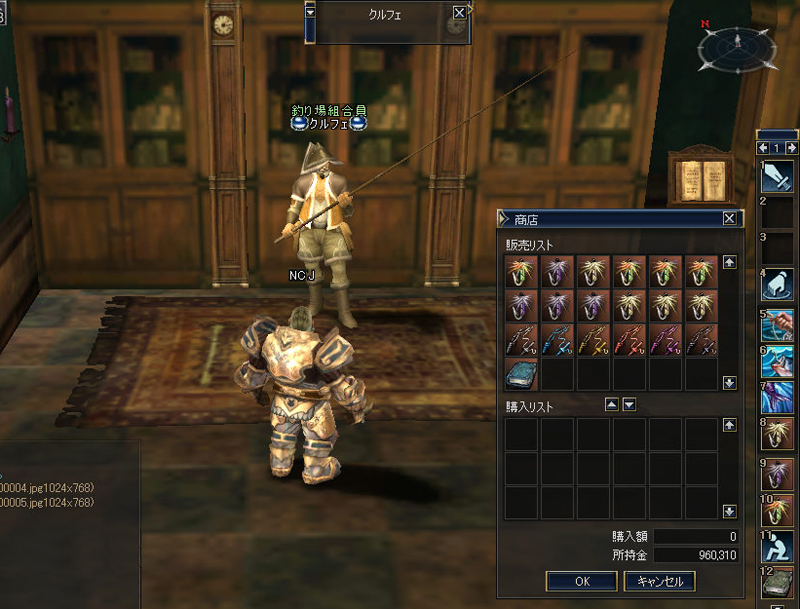Move item up with purchase list arrow
The height and width of the screenshot is (609, 800).
click(610, 404)
